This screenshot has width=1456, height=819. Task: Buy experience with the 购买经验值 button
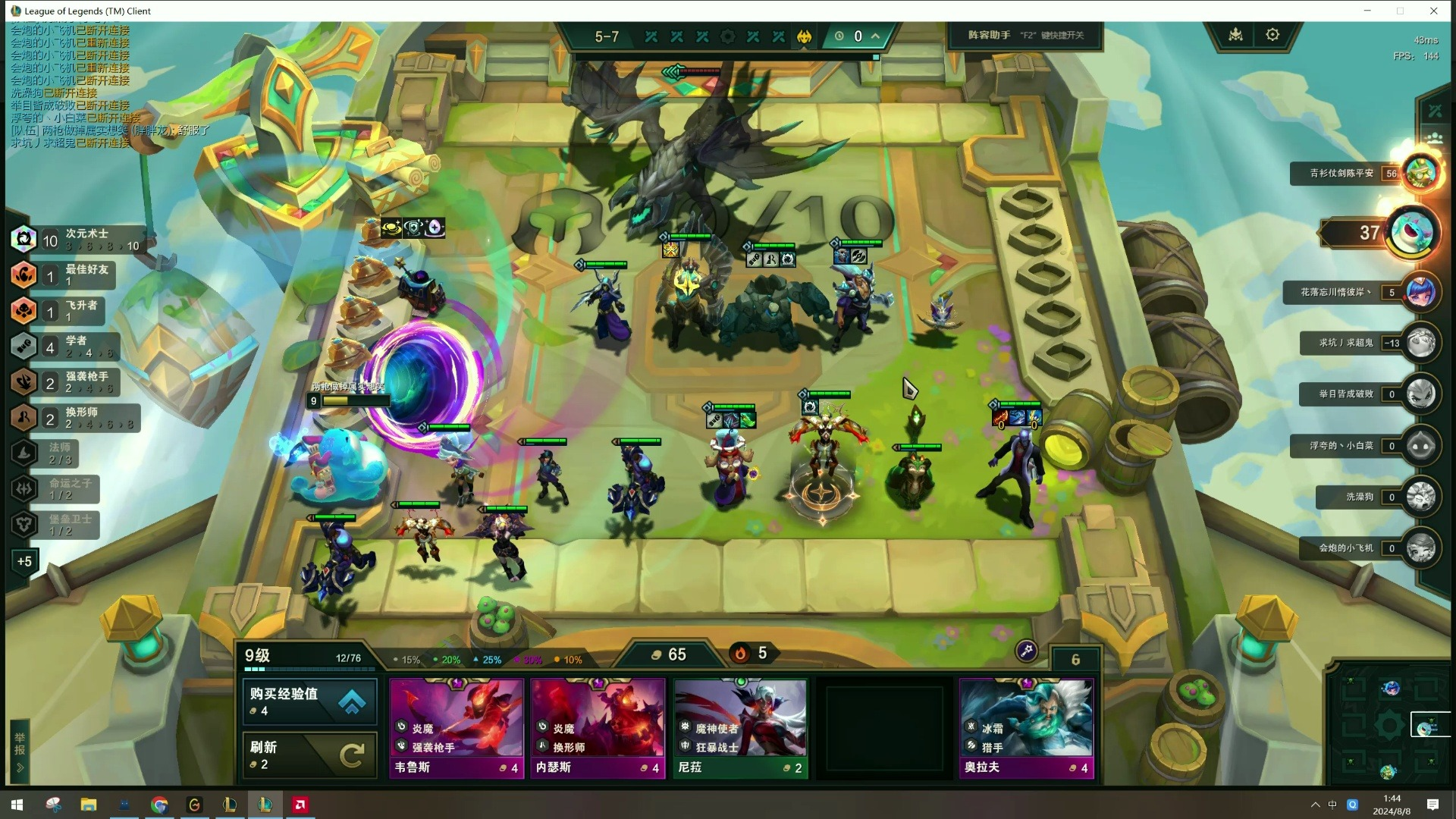pyautogui.click(x=309, y=701)
